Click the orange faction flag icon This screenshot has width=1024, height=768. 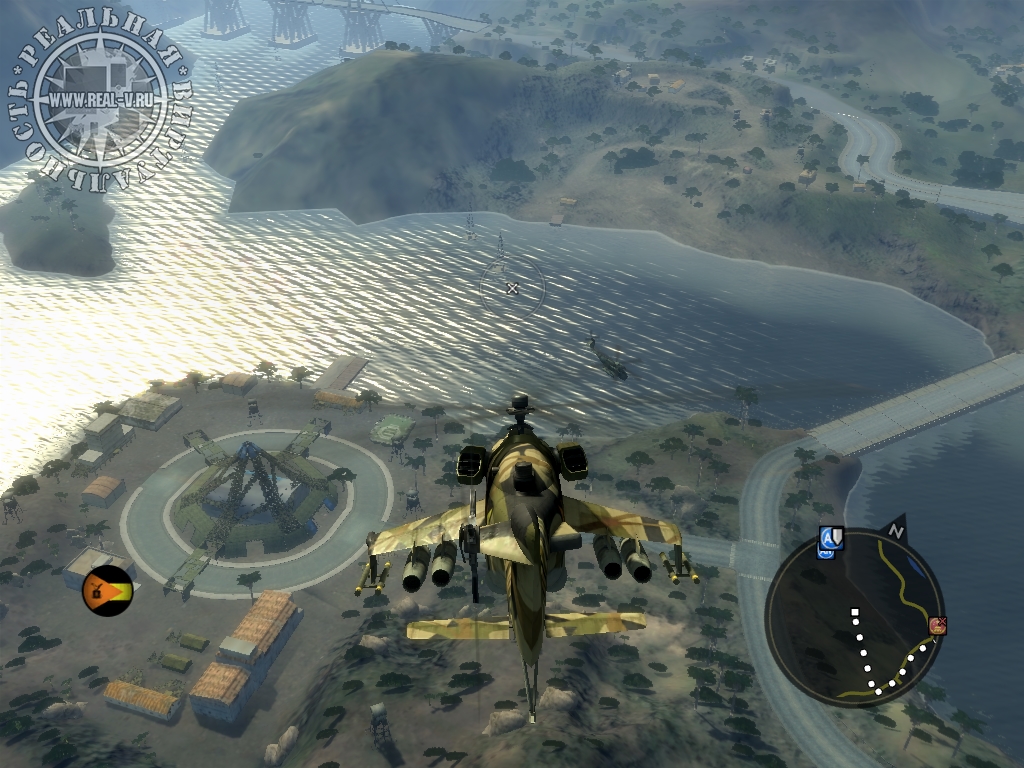tap(107, 590)
